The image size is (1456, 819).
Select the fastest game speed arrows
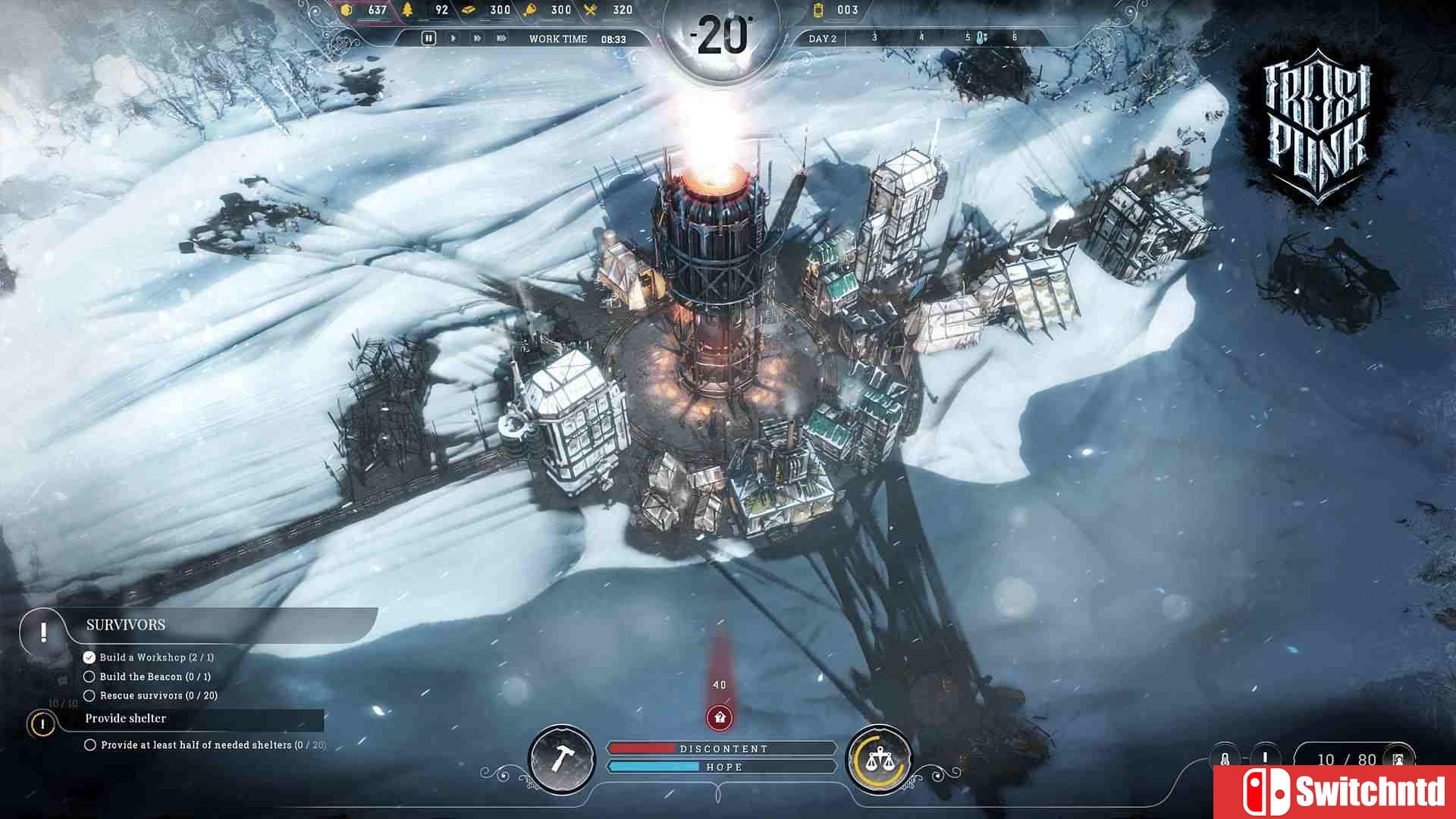(x=501, y=37)
